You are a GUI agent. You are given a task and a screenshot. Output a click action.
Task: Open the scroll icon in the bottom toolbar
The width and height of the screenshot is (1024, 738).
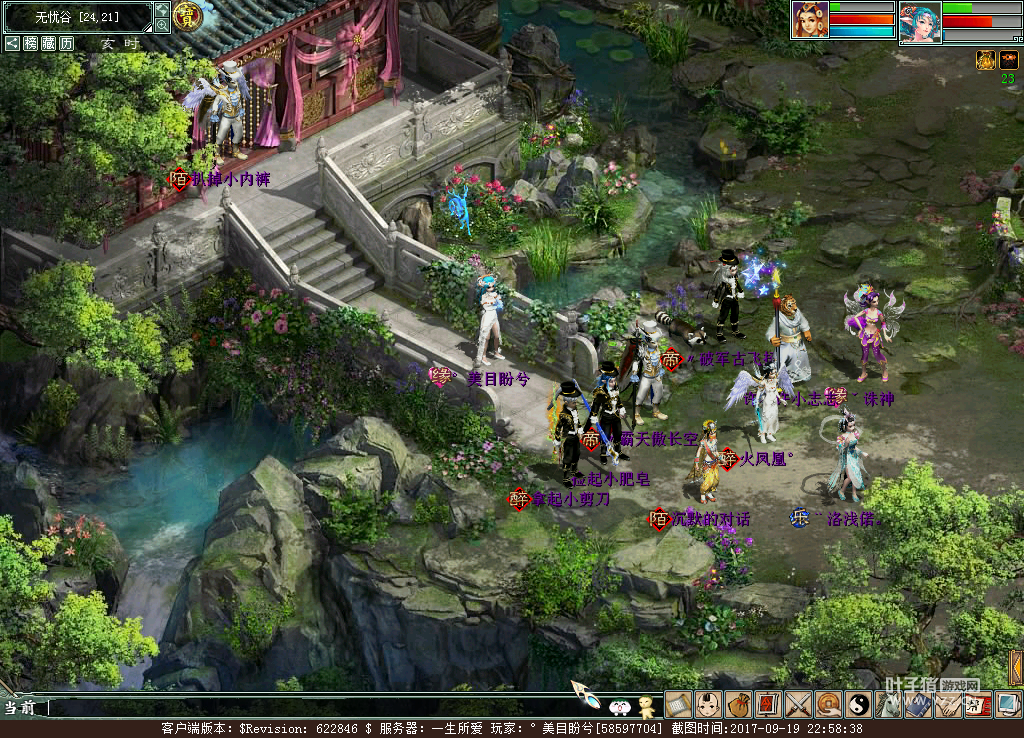click(678, 704)
